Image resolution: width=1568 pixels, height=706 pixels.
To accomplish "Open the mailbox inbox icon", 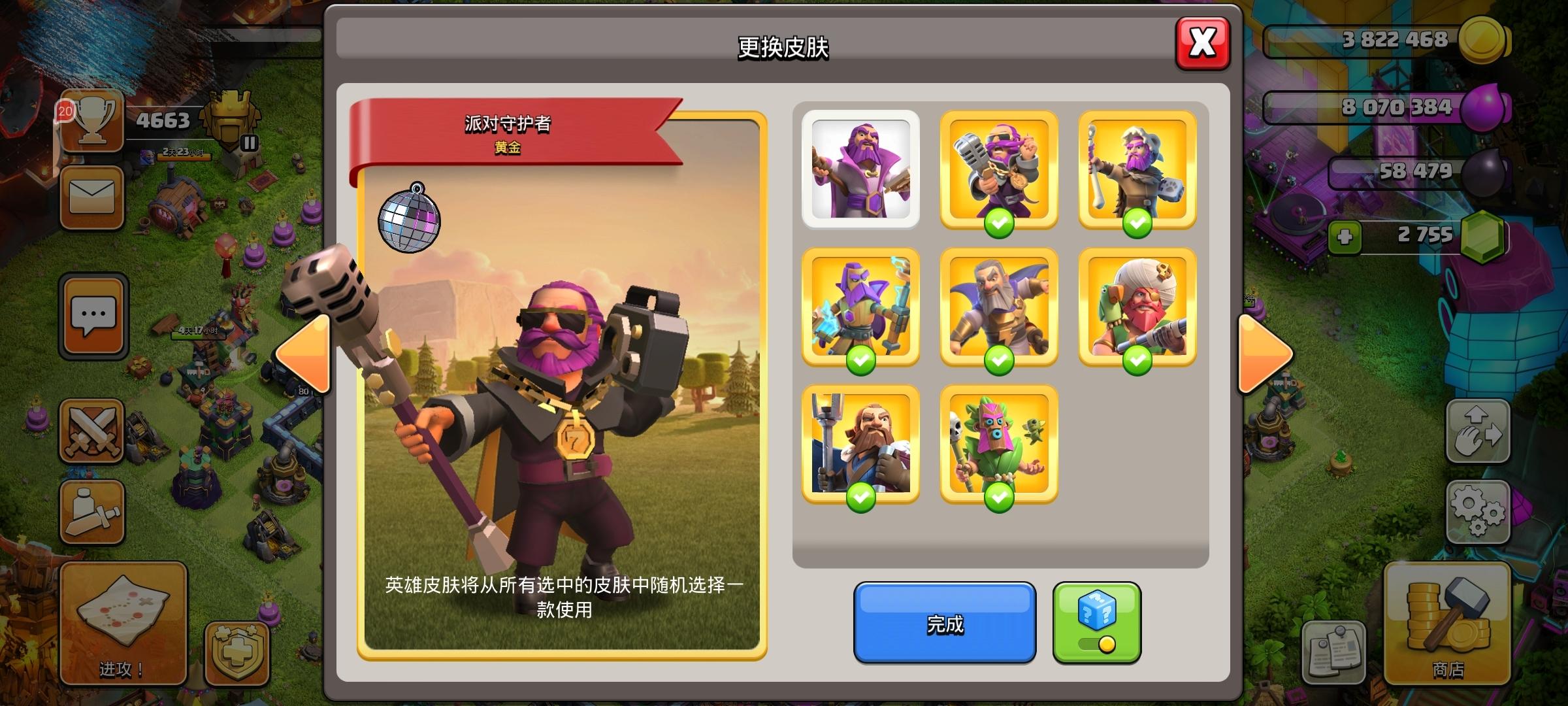I will click(x=91, y=196).
